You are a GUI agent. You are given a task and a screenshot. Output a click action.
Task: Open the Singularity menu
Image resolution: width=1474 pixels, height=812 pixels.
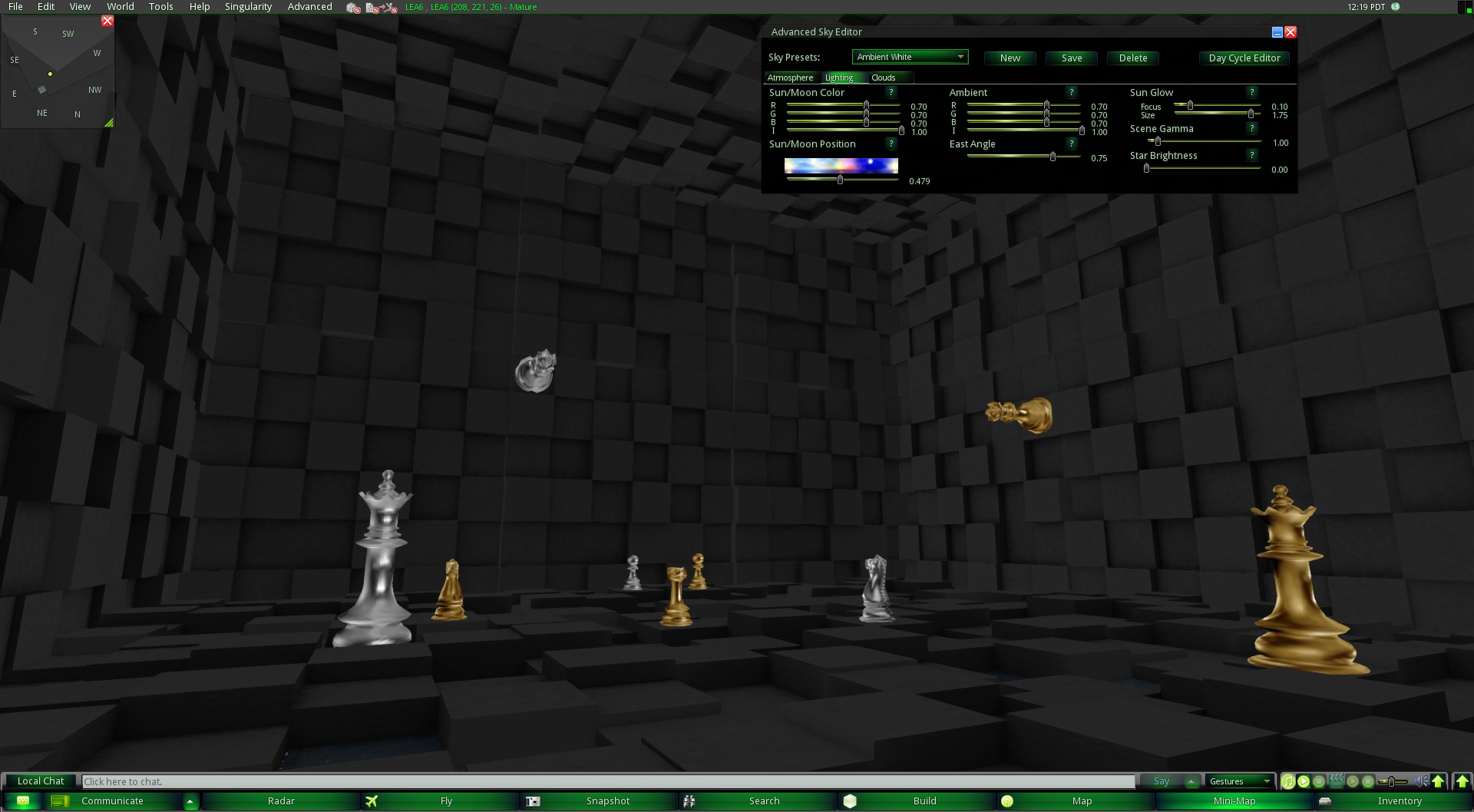(x=247, y=6)
